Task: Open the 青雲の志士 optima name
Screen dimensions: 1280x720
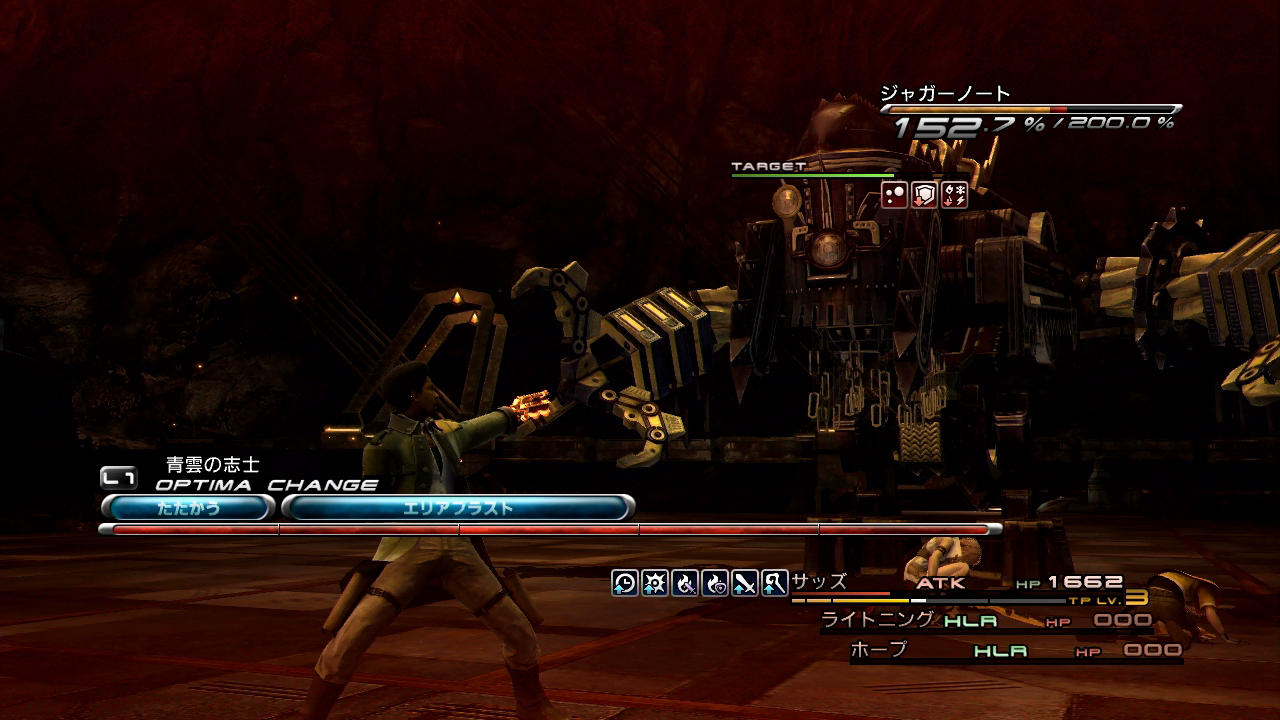Action: coord(213,465)
